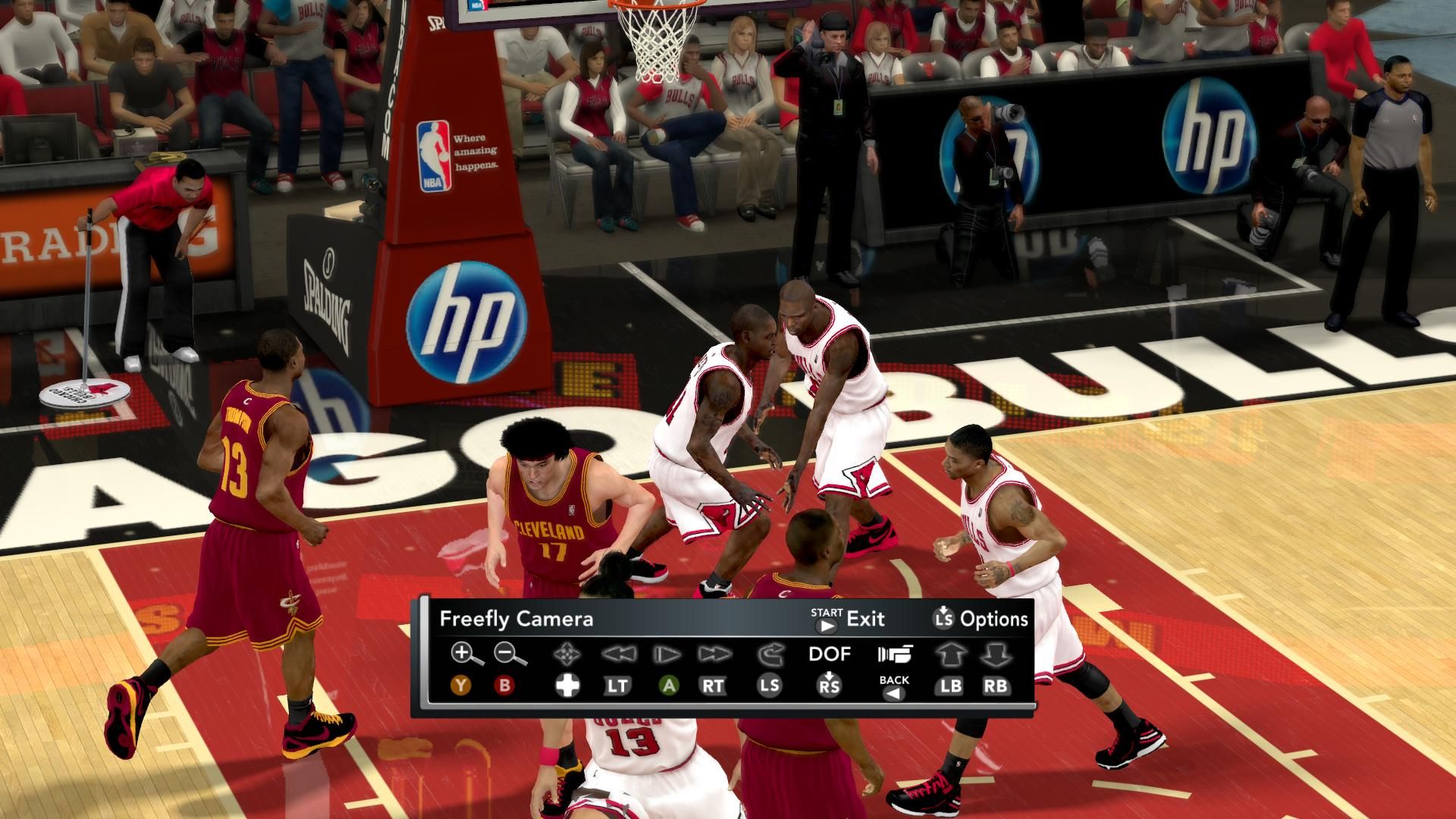The height and width of the screenshot is (819, 1456).
Task: Switch camera using the video camera icon
Action: [895, 654]
